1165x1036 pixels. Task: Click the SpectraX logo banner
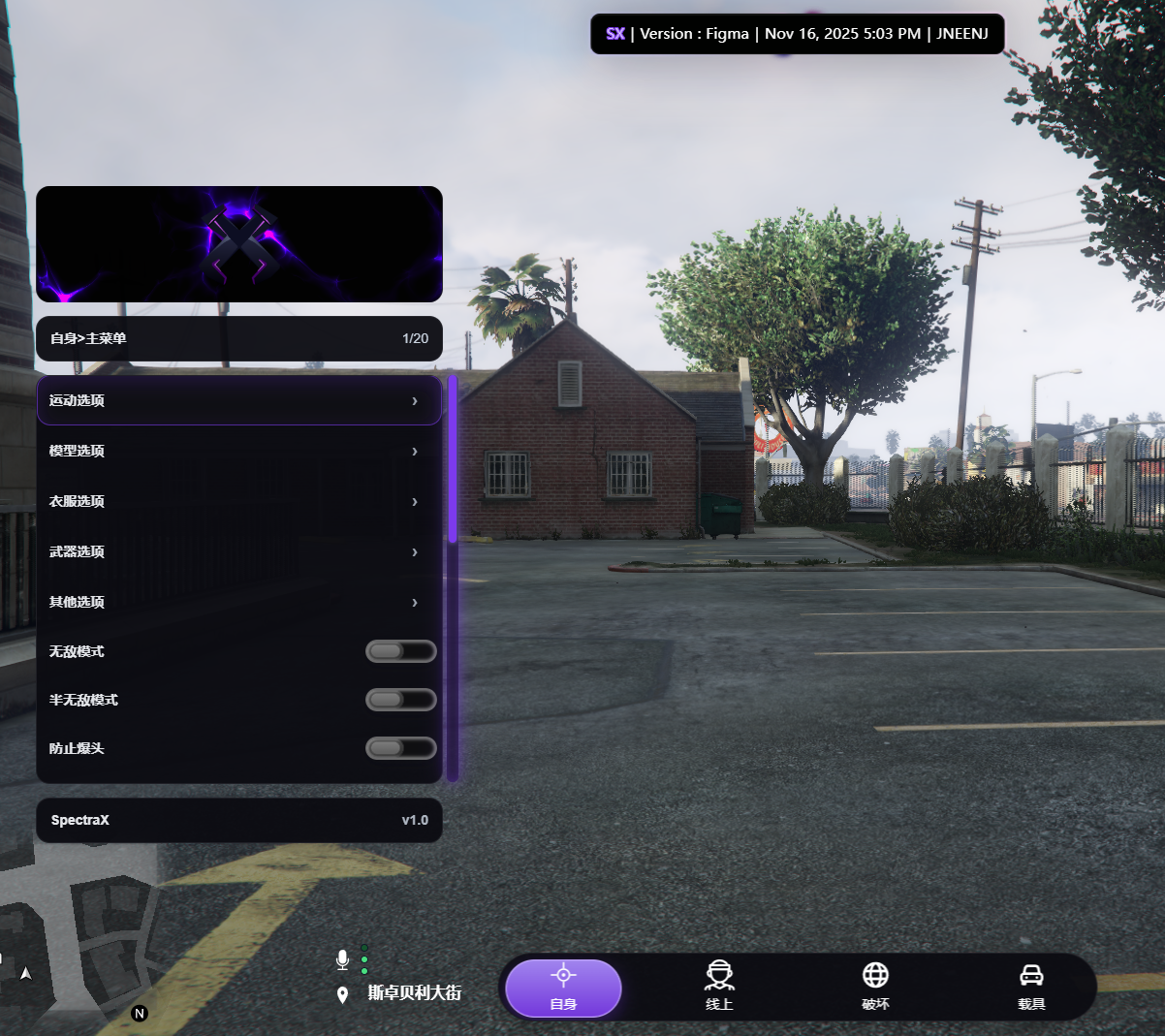tap(239, 244)
